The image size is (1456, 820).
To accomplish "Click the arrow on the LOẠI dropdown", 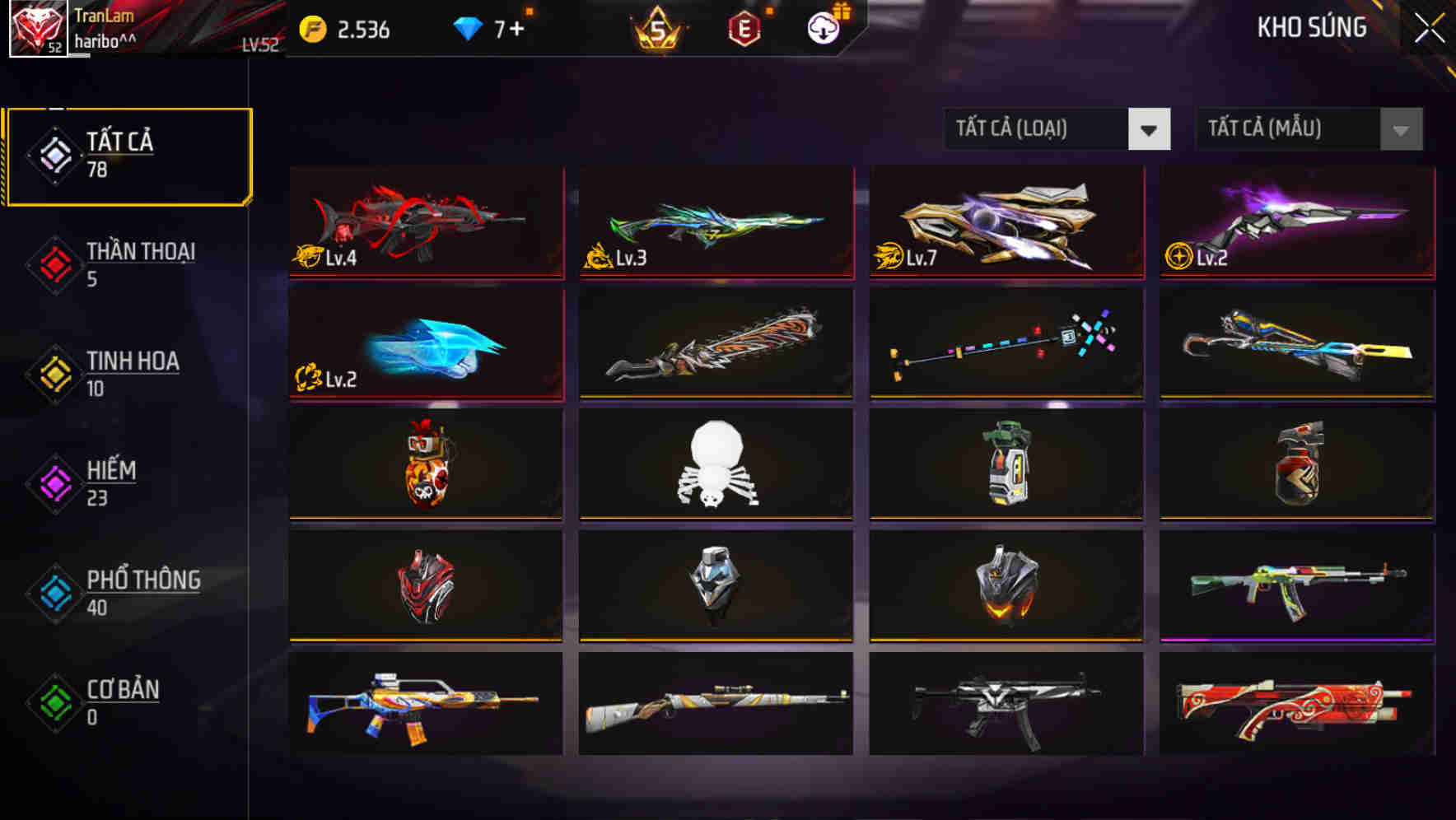I will [x=1149, y=129].
